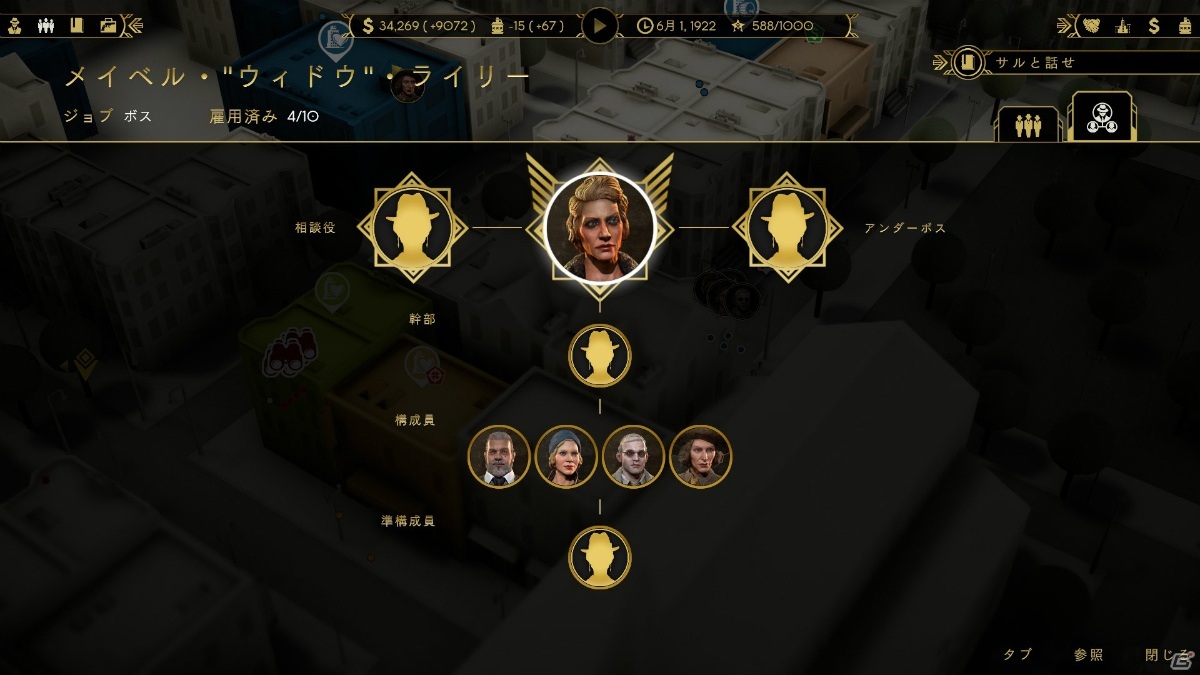Viewport: 1200px width, 675px height.
Task: Switch to the three-men crew list tab
Action: tap(1028, 125)
